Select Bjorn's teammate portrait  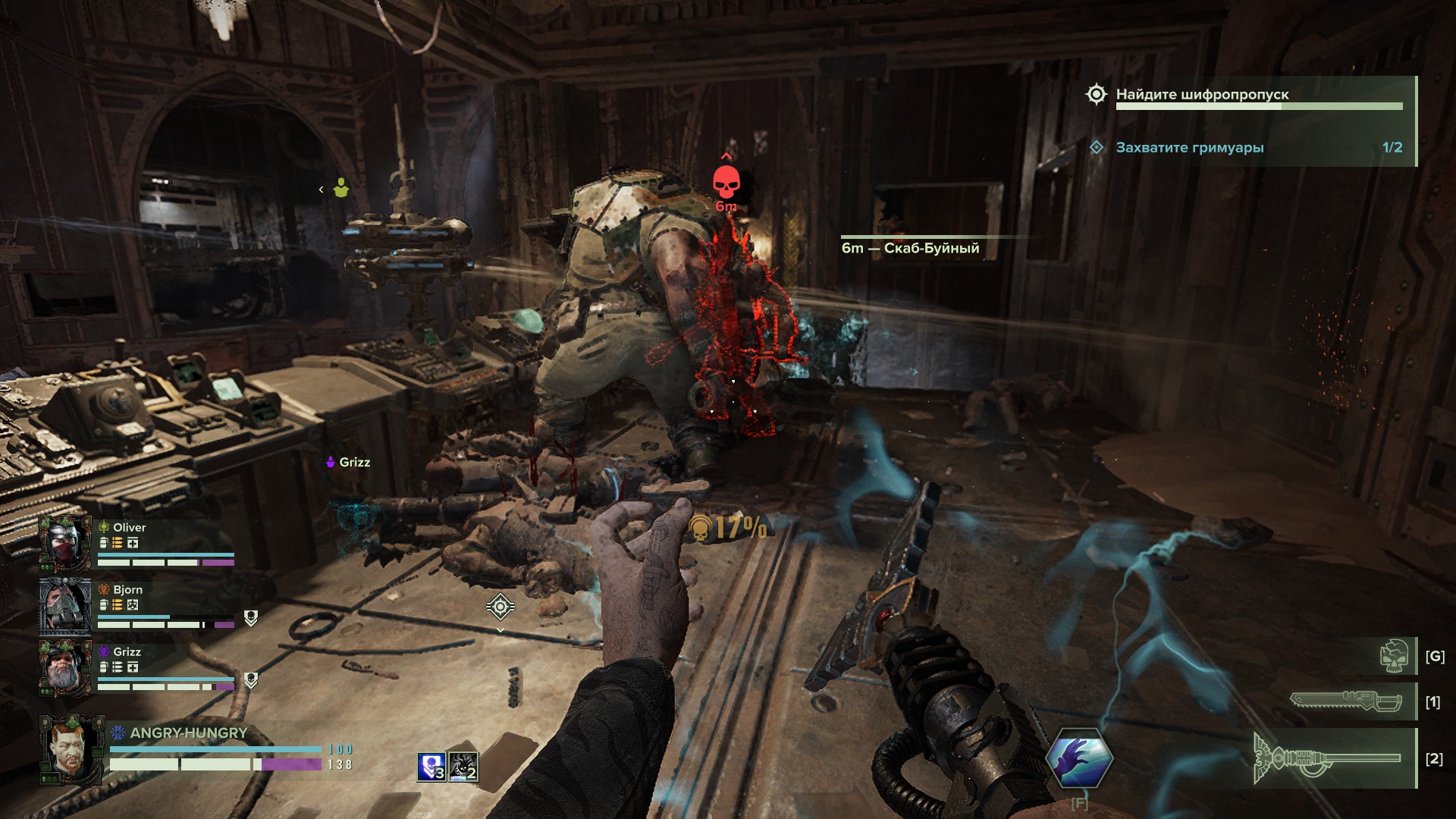click(65, 605)
